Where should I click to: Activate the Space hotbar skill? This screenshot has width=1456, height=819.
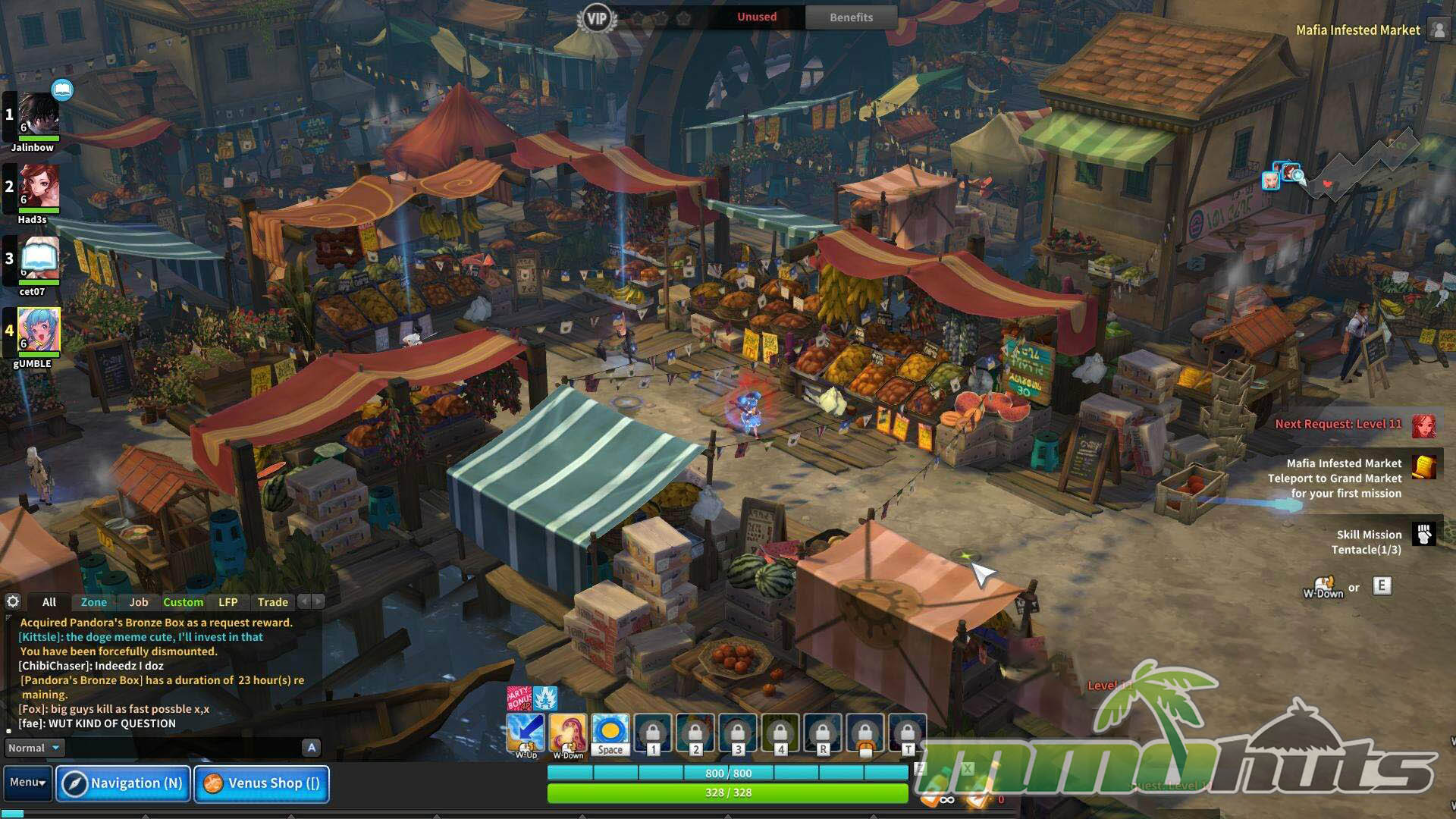[610, 734]
